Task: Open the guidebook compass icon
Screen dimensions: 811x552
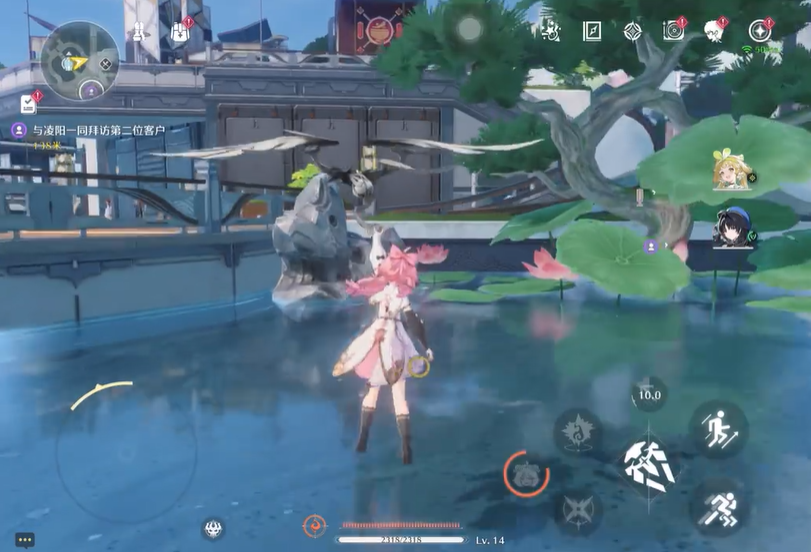Action: click(x=593, y=31)
